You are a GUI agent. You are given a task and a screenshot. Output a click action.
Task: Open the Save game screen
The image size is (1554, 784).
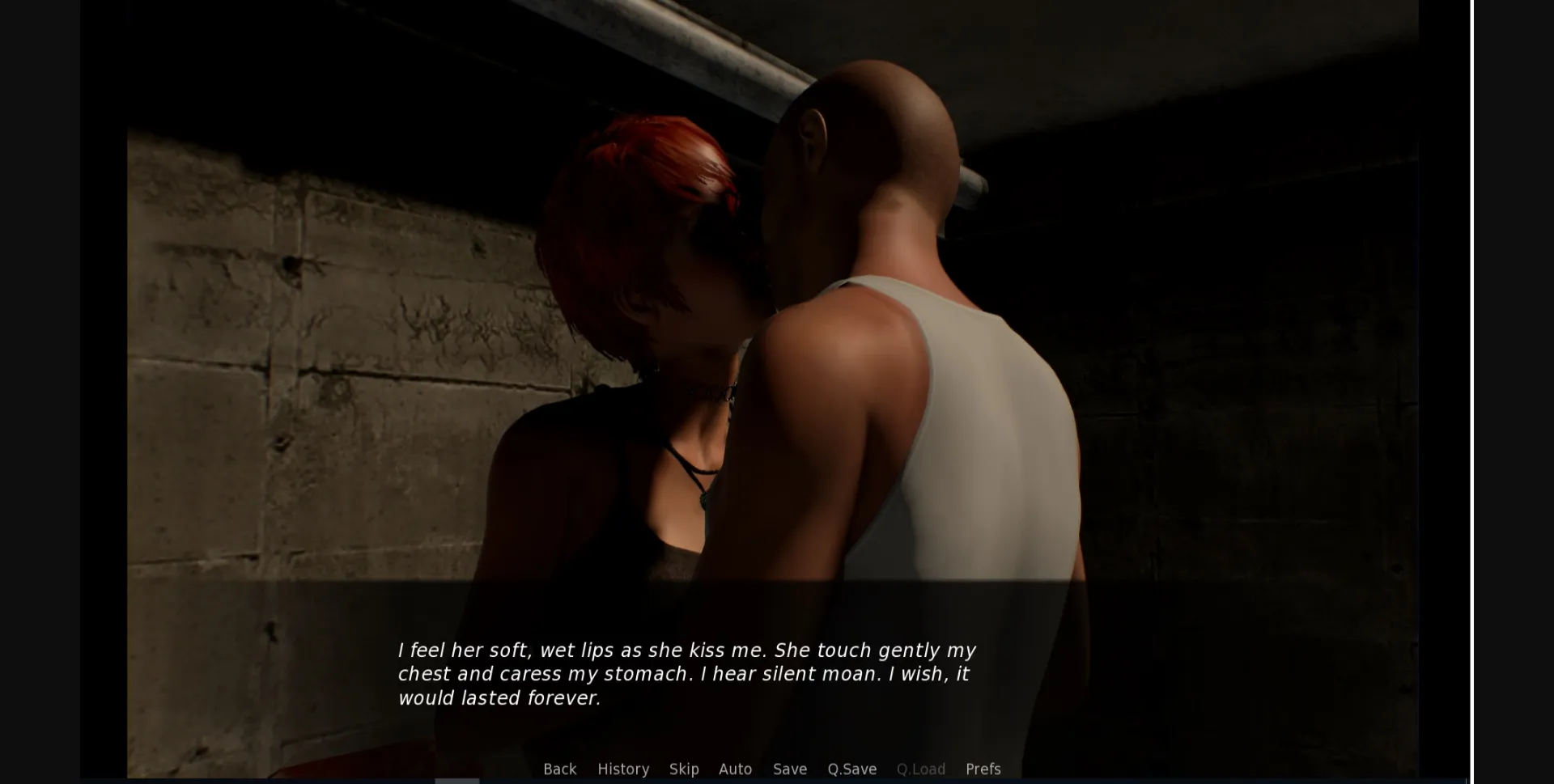(x=789, y=769)
